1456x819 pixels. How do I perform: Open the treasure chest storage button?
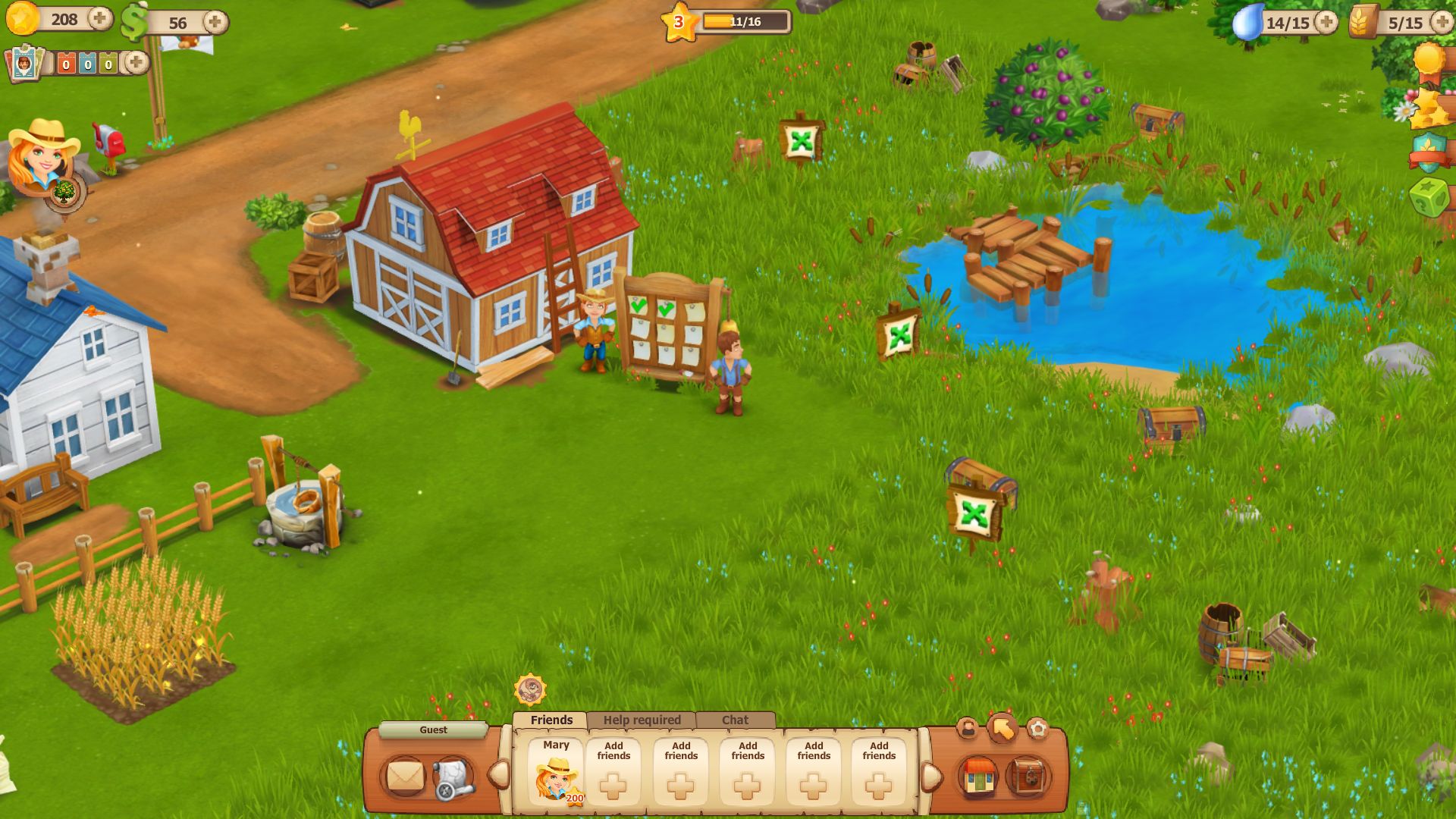tap(1028, 777)
